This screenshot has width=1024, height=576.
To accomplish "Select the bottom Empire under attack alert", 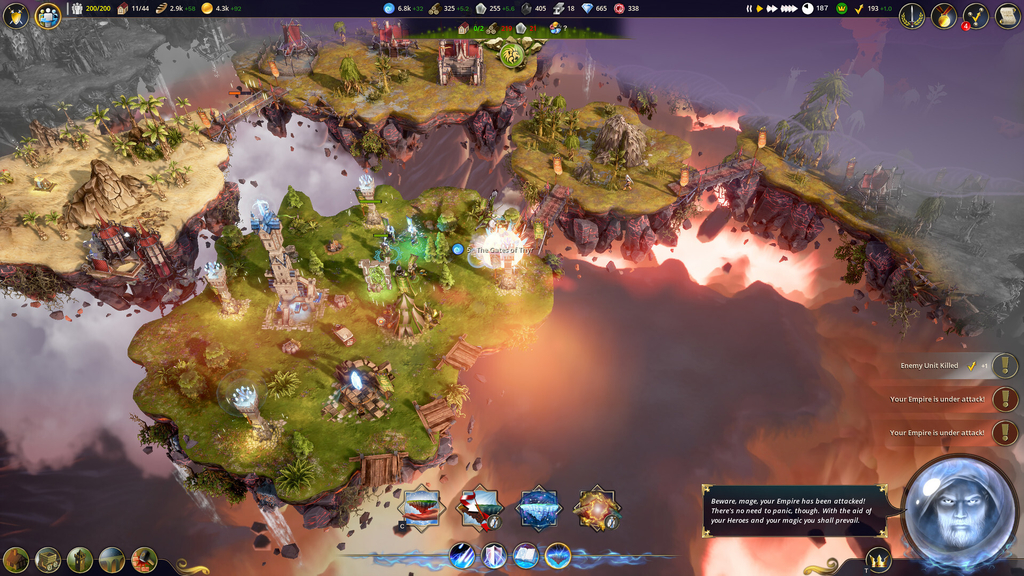I will tap(1004, 433).
